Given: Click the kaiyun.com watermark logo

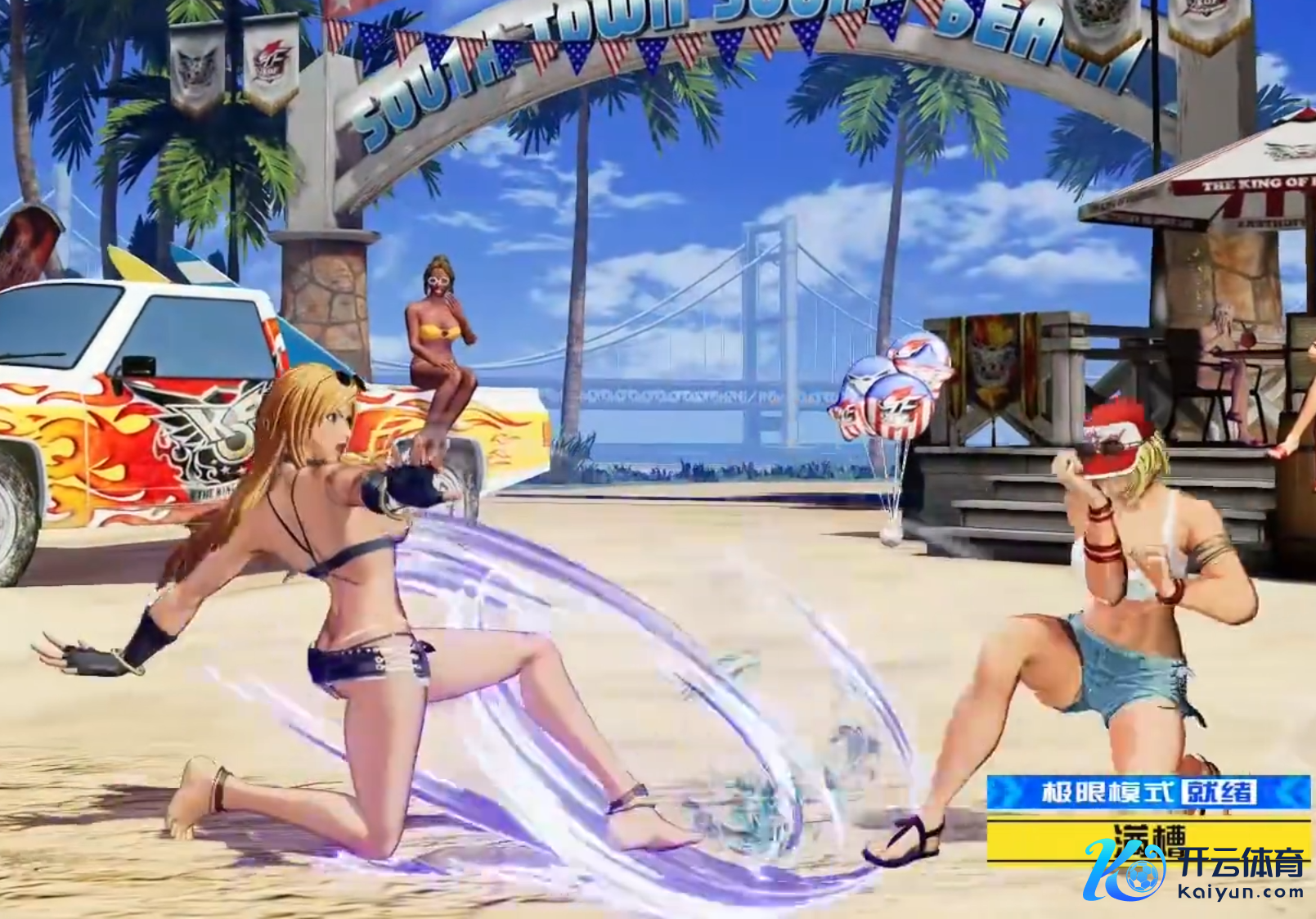Looking at the screenshot, I should (x=1194, y=871).
